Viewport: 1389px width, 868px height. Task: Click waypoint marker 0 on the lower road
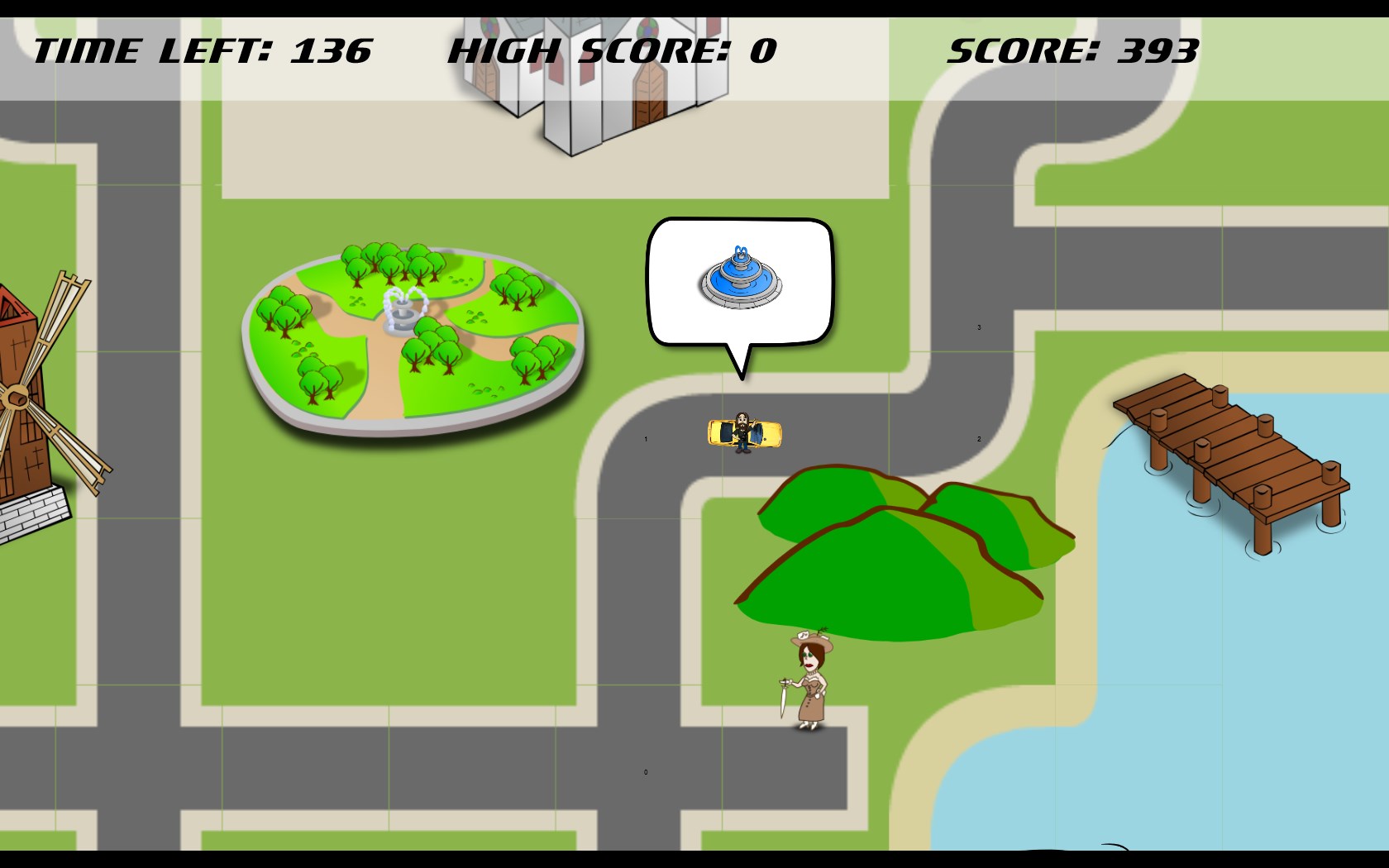(647, 771)
